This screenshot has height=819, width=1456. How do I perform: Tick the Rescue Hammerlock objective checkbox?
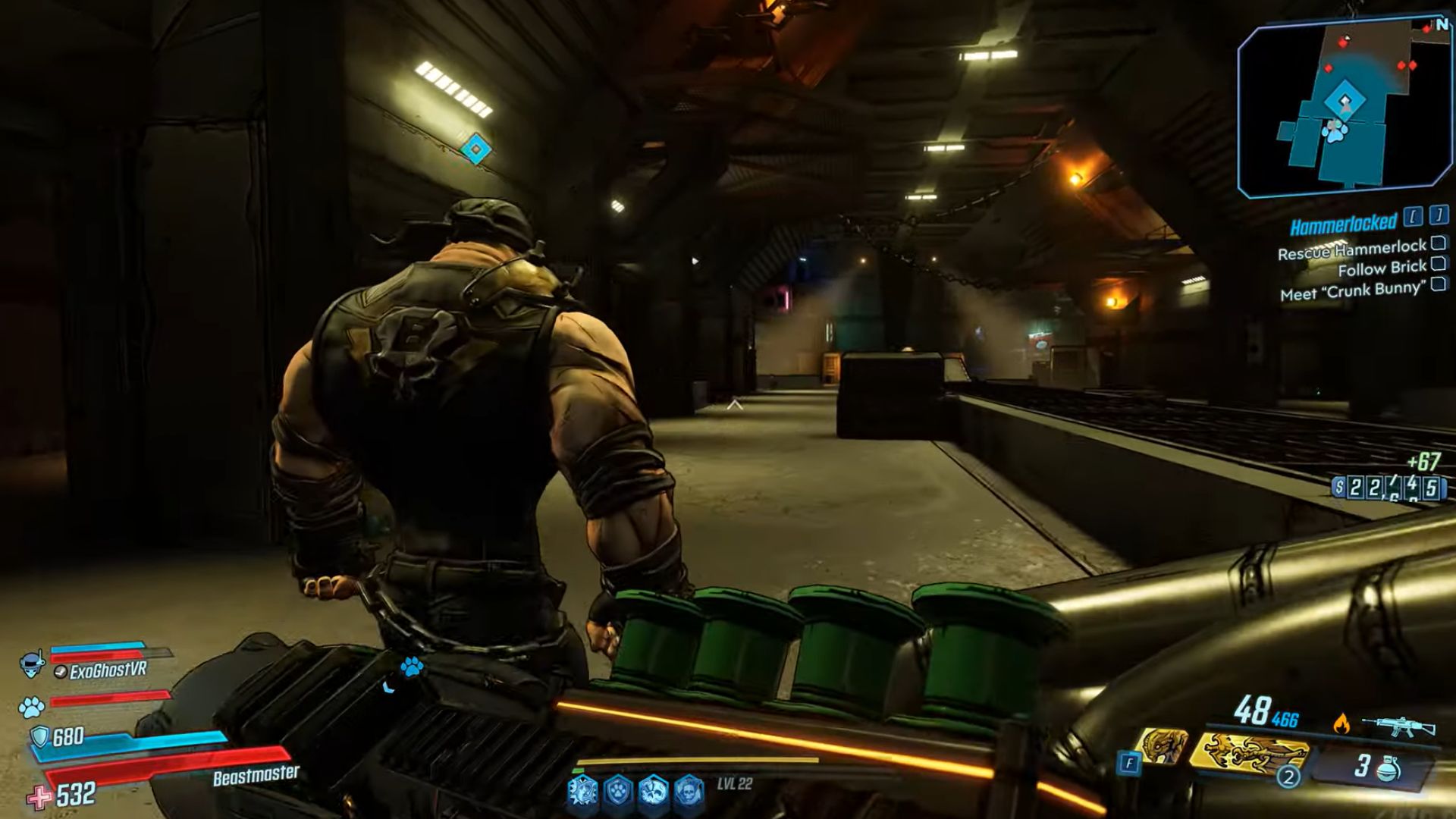click(x=1437, y=243)
